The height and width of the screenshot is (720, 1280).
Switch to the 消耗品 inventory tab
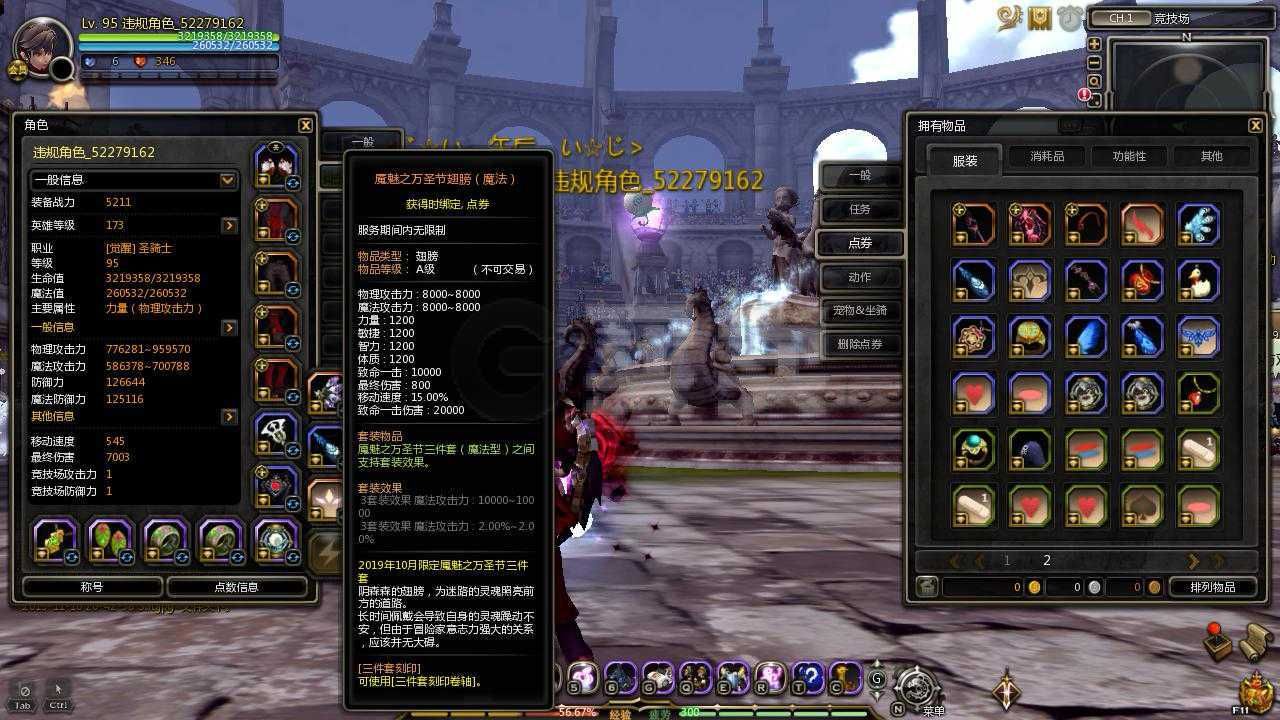[x=1046, y=156]
